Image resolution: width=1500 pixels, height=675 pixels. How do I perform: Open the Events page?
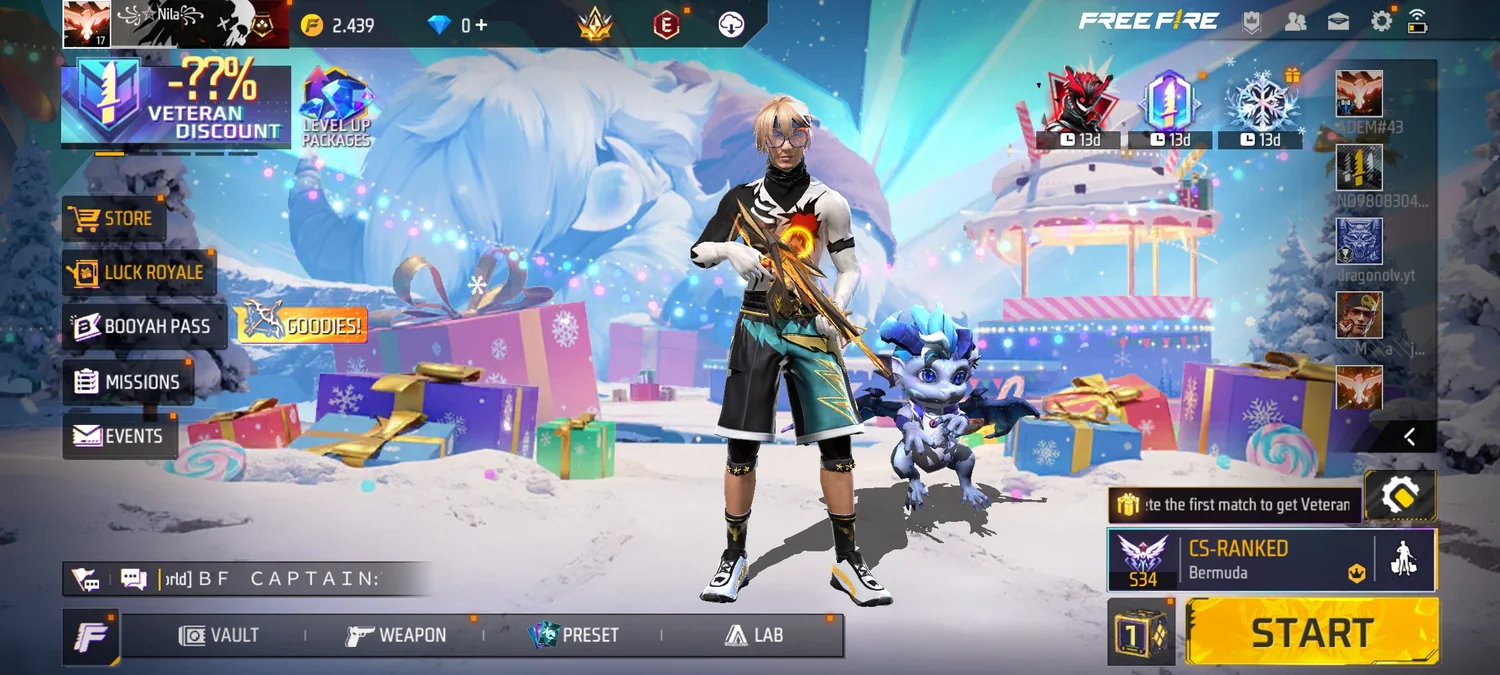click(119, 436)
